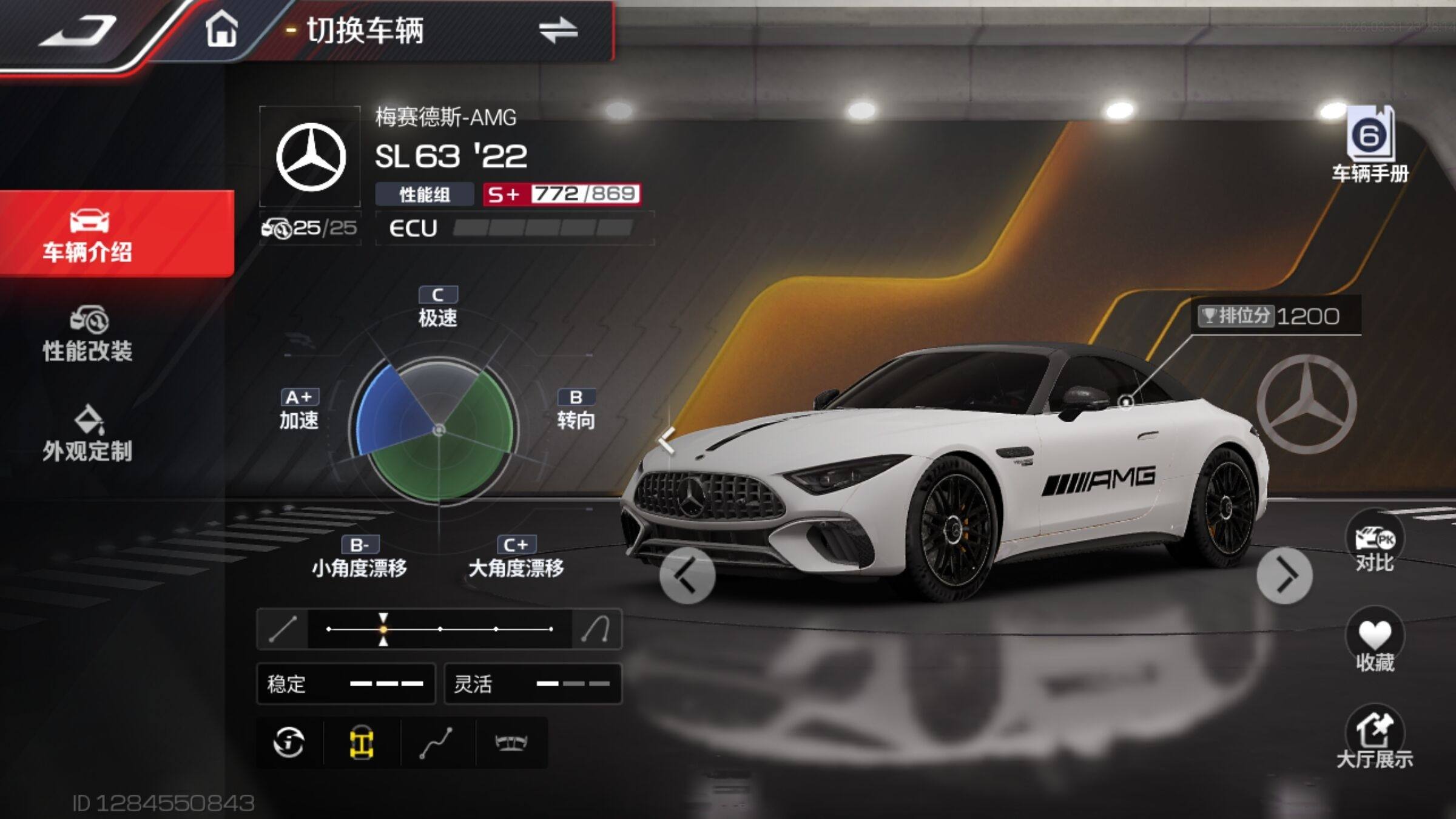This screenshot has height=819, width=1456.
Task: Open the 外观定制 appearance customization tab
Action: [x=88, y=434]
